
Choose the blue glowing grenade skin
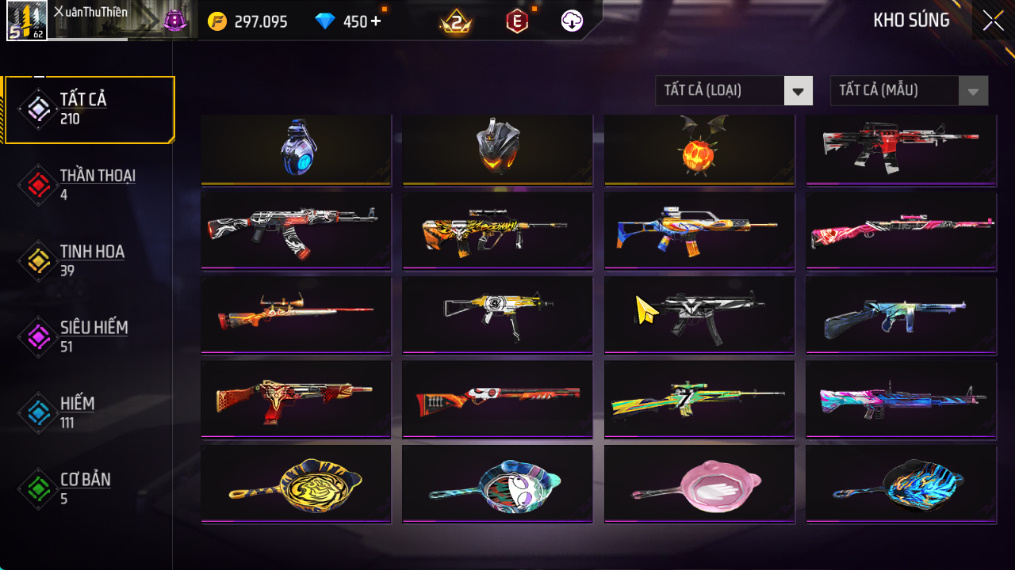pos(296,148)
